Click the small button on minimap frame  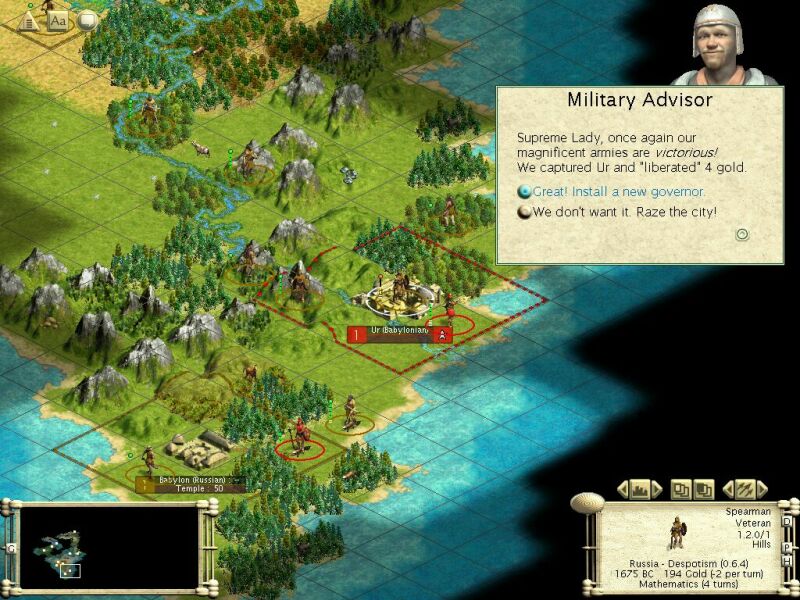[11, 549]
